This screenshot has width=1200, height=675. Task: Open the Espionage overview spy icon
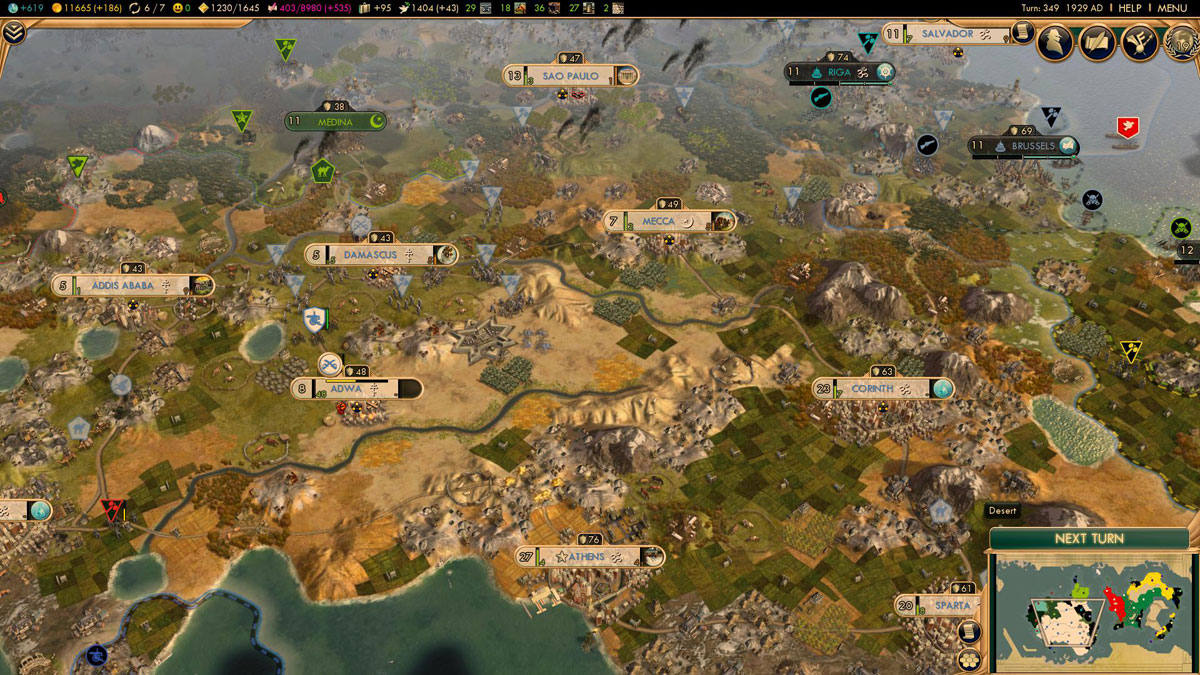tap(1056, 43)
